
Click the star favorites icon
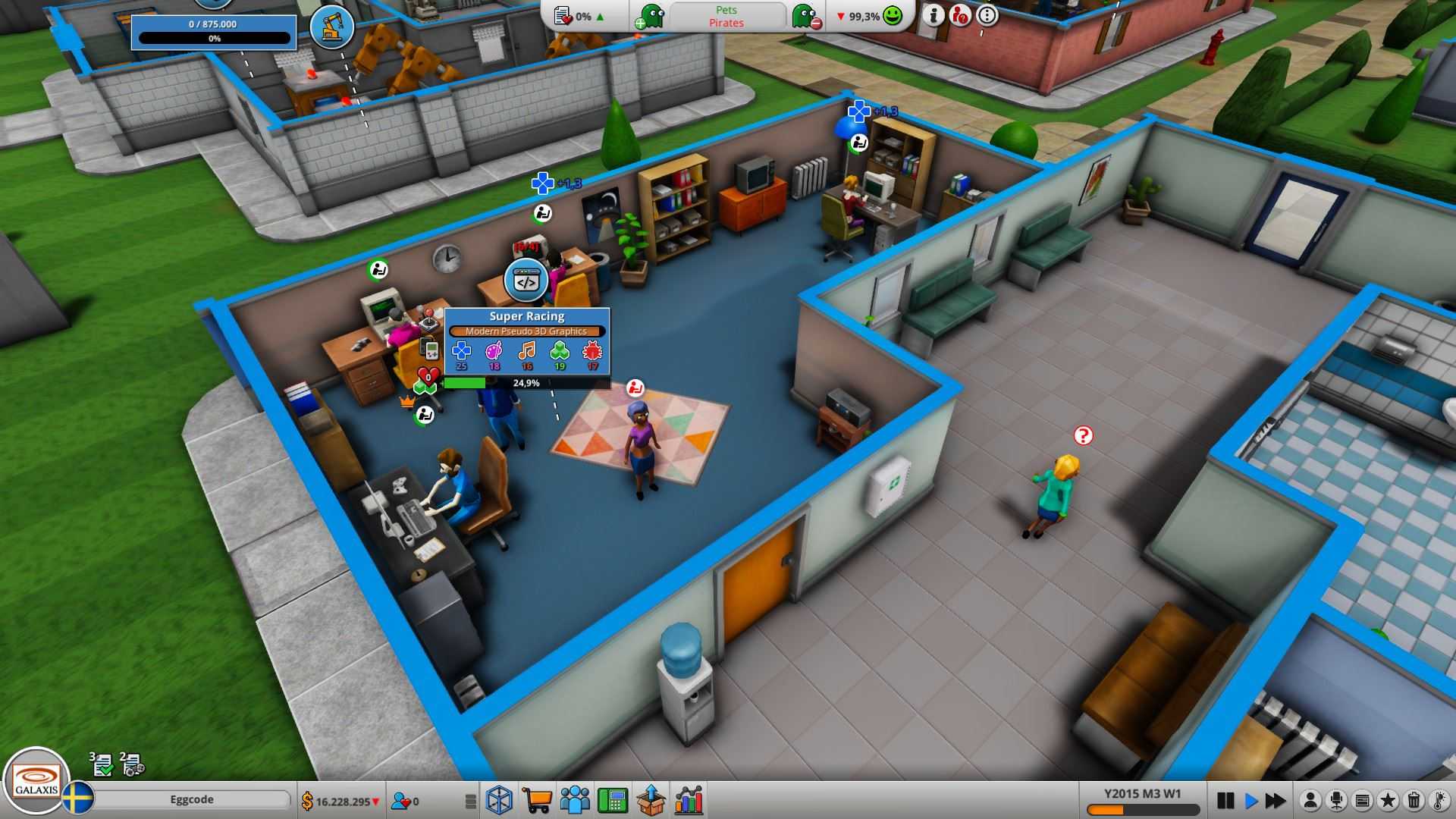[1389, 800]
